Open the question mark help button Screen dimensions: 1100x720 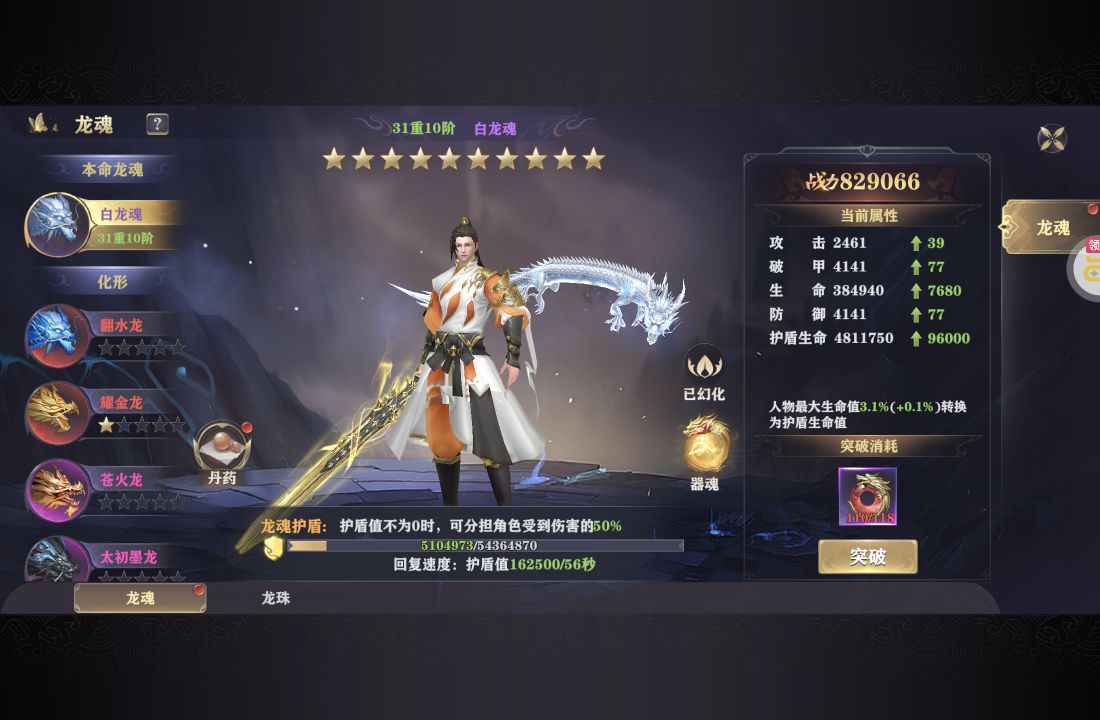tap(157, 124)
